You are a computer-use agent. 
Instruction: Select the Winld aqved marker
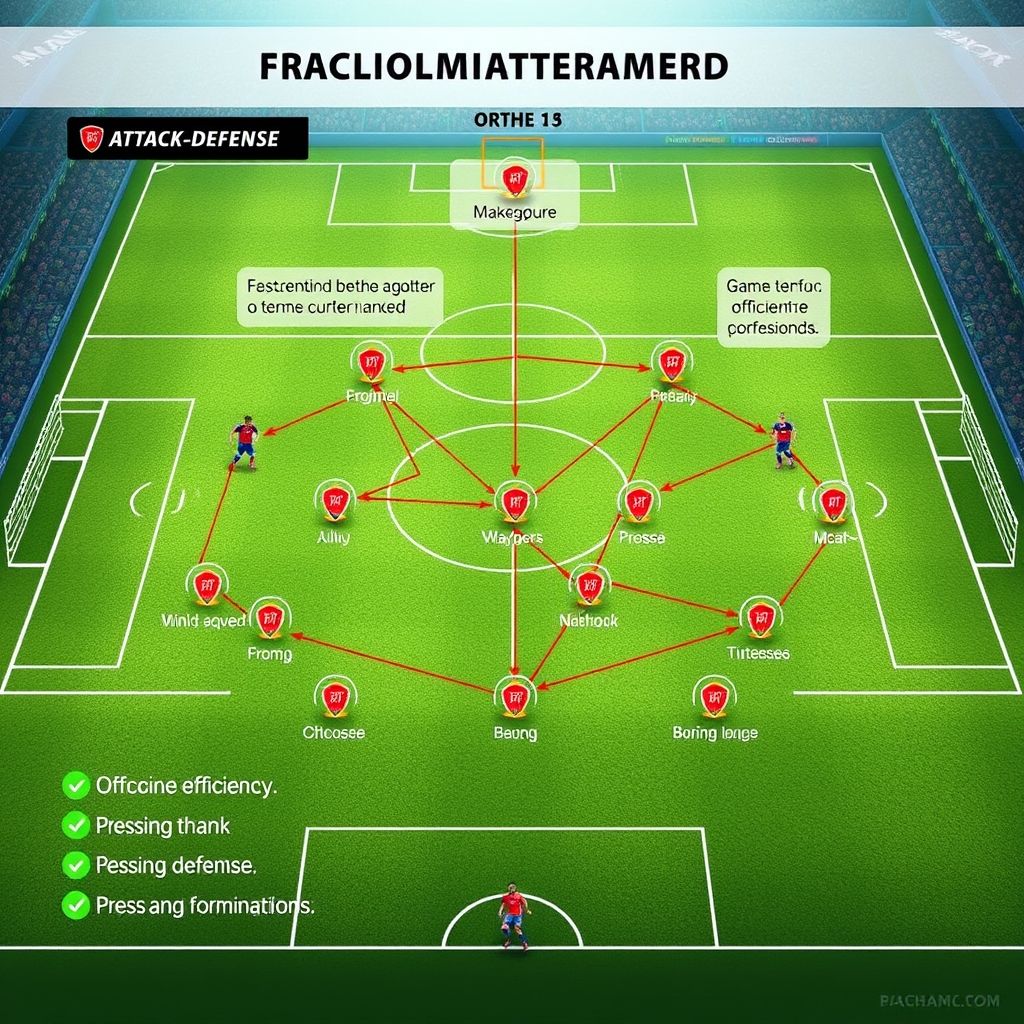point(207,585)
